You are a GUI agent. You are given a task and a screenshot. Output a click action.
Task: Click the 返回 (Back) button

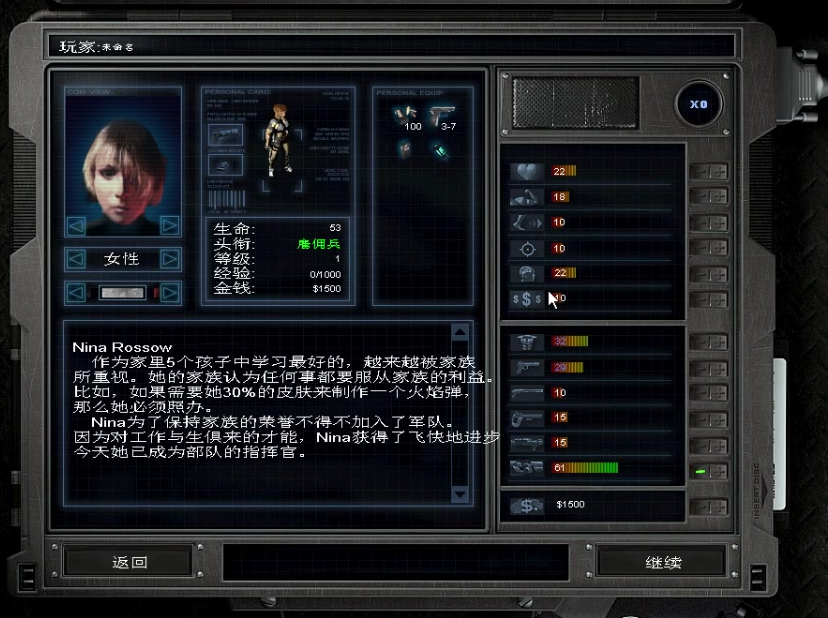pyautogui.click(x=130, y=562)
